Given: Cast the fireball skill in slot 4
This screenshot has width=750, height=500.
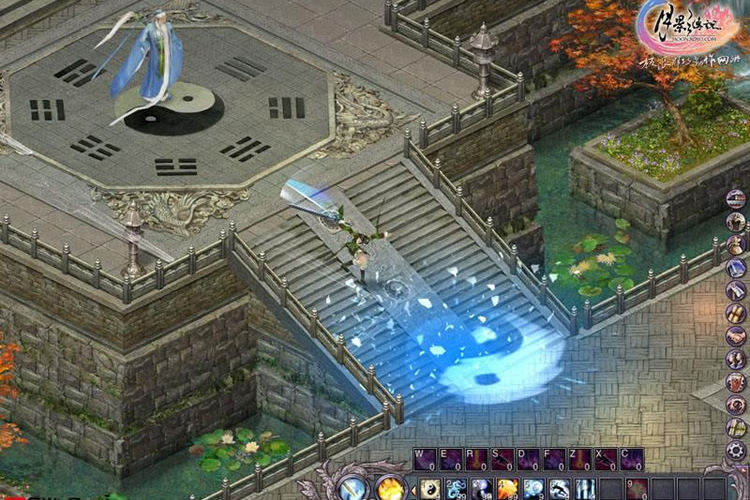Looking at the screenshot, I should 507,489.
